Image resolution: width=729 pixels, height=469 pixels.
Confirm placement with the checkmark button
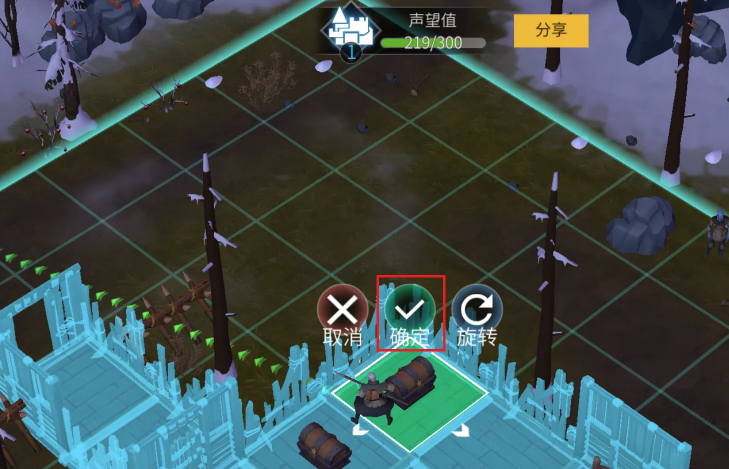[409, 309]
